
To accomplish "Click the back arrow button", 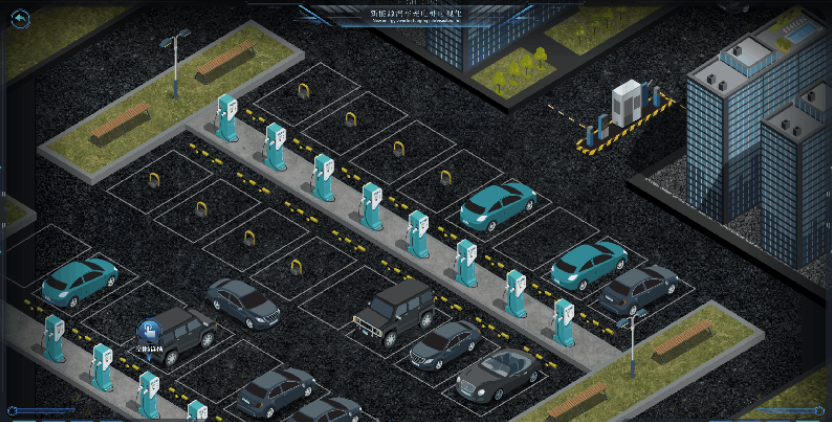I will 18,18.
